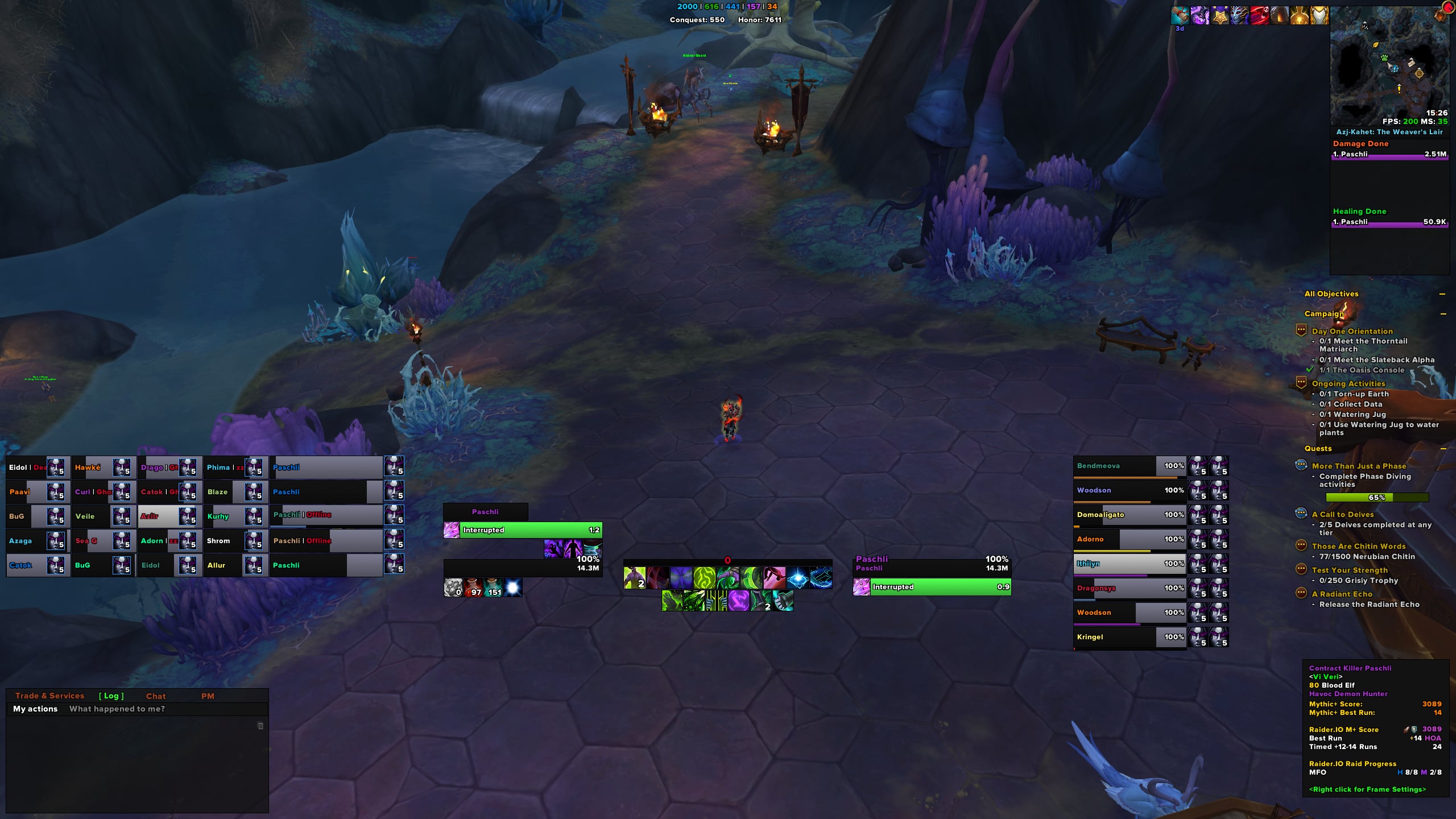Use the teal potion with 151 charges

pyautogui.click(x=493, y=588)
